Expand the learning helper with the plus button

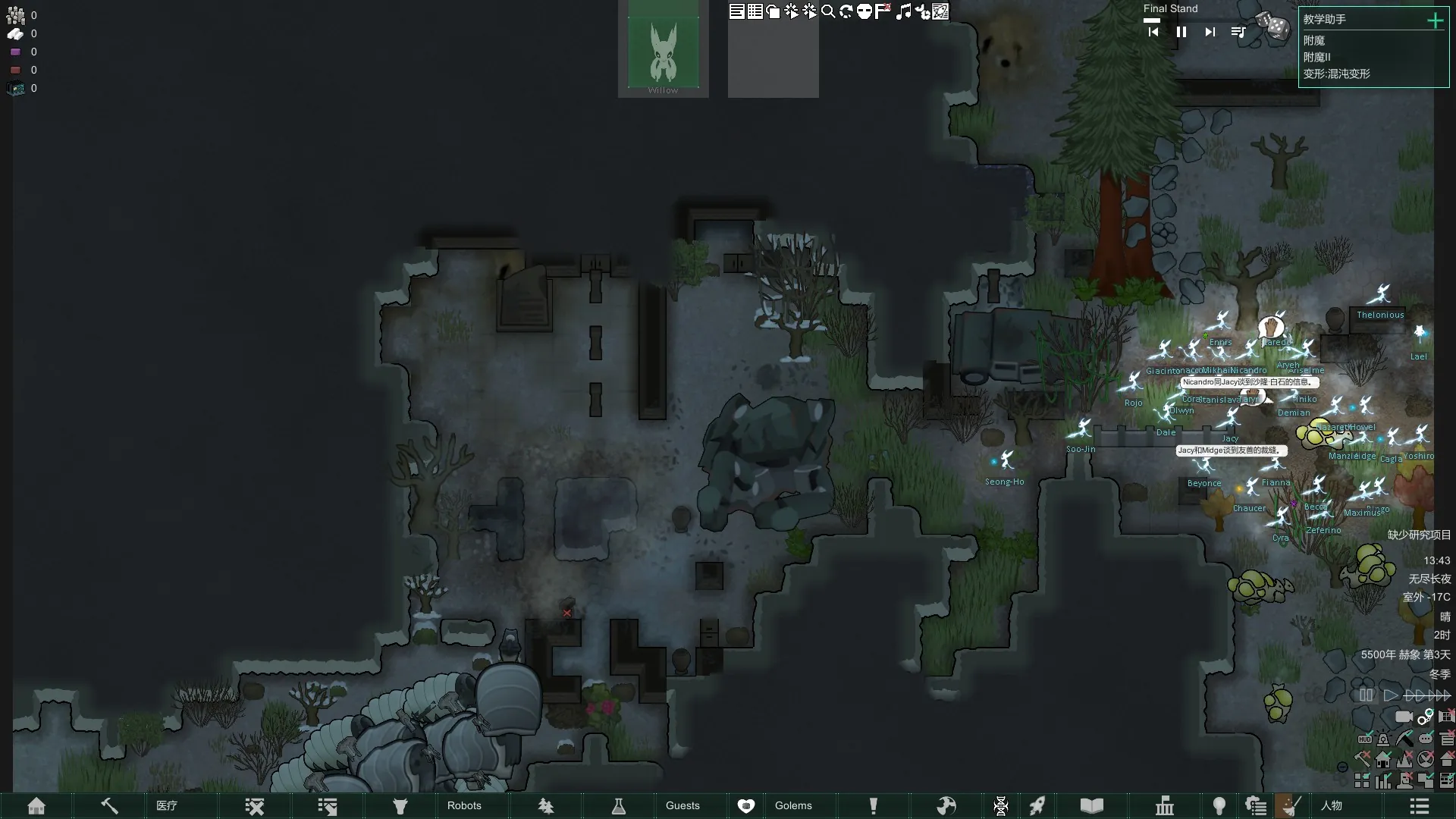(1435, 20)
